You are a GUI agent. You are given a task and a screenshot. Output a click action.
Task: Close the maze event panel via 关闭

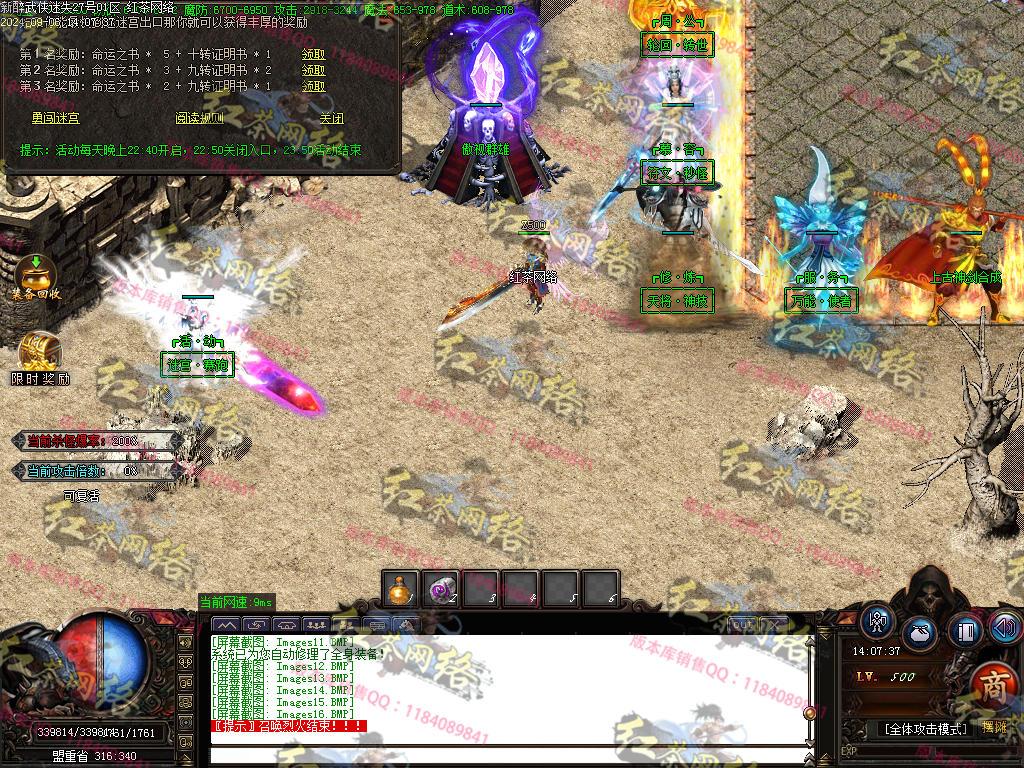click(331, 118)
